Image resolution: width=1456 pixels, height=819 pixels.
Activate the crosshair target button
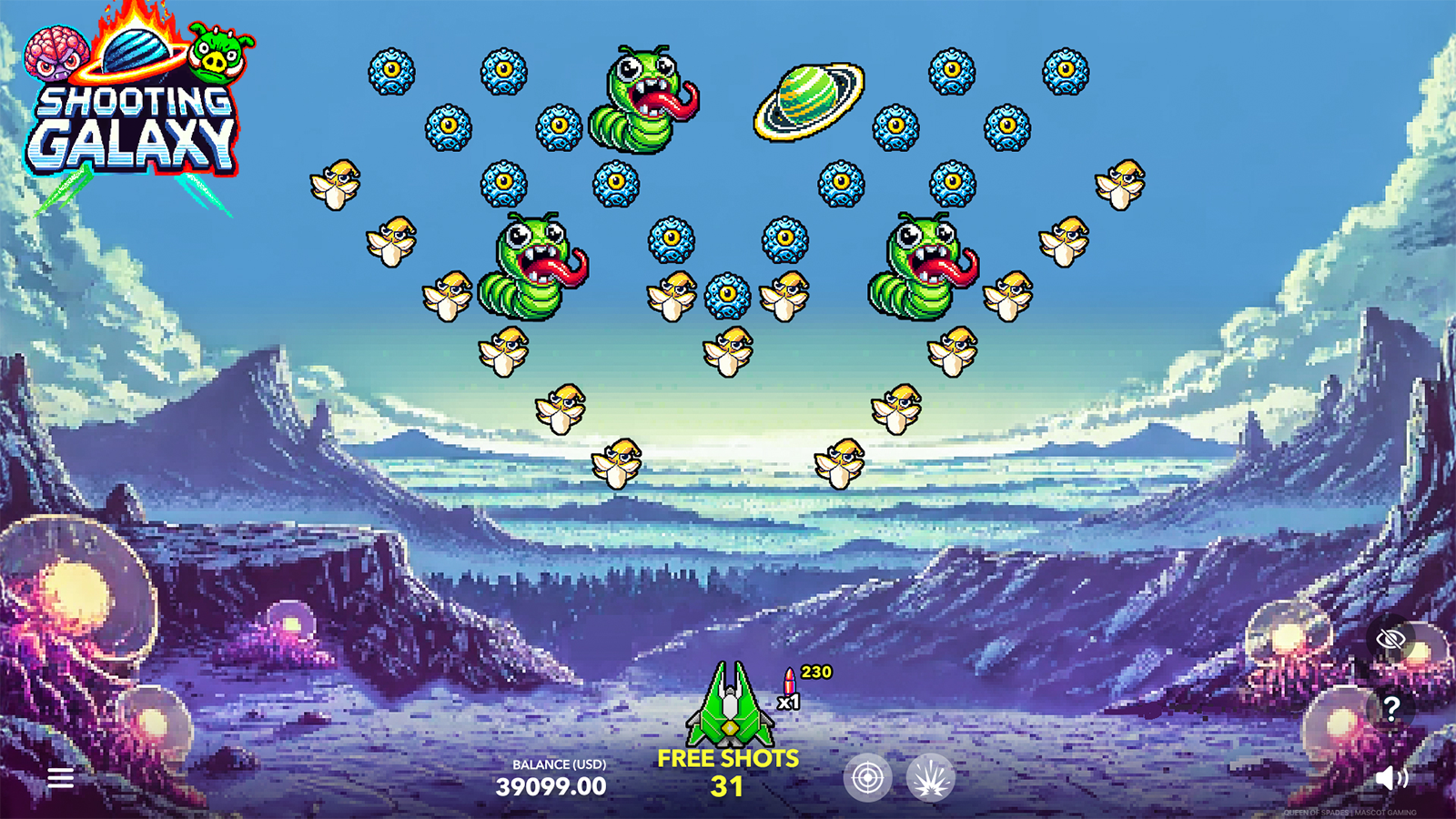click(x=866, y=778)
